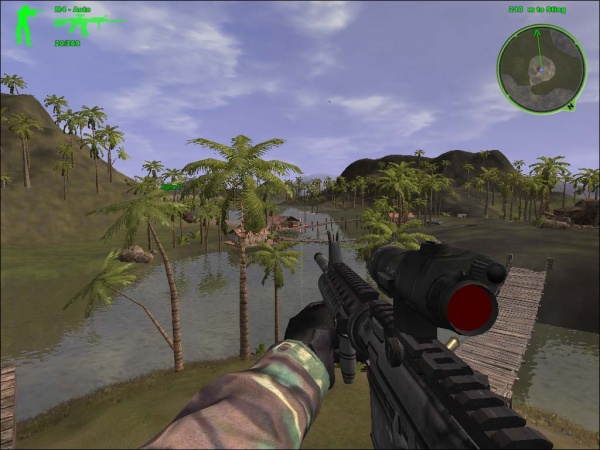Click the circular minimap
The width and height of the screenshot is (600, 450).
[x=541, y=68]
